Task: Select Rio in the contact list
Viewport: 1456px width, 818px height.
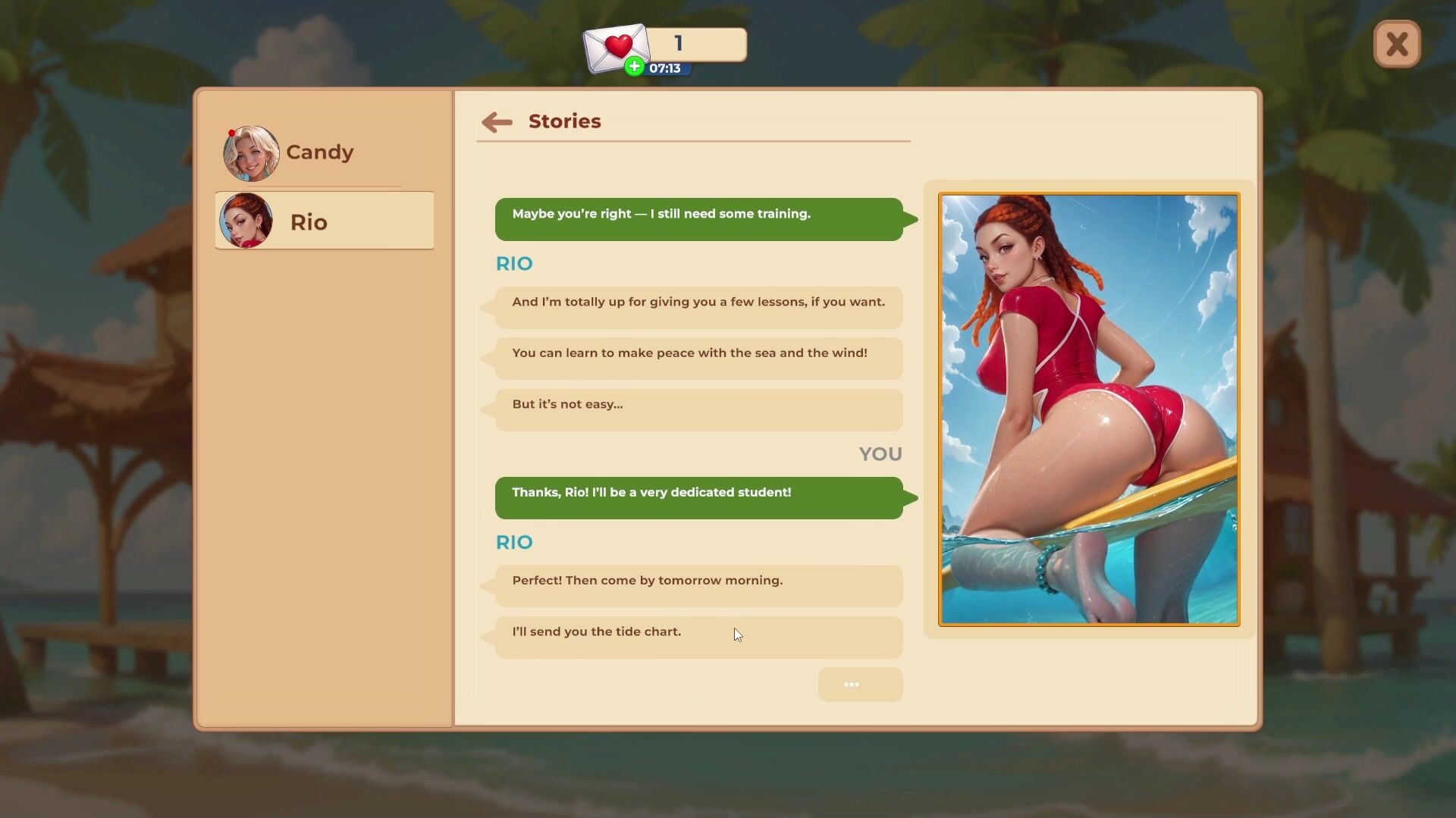Action: click(325, 221)
